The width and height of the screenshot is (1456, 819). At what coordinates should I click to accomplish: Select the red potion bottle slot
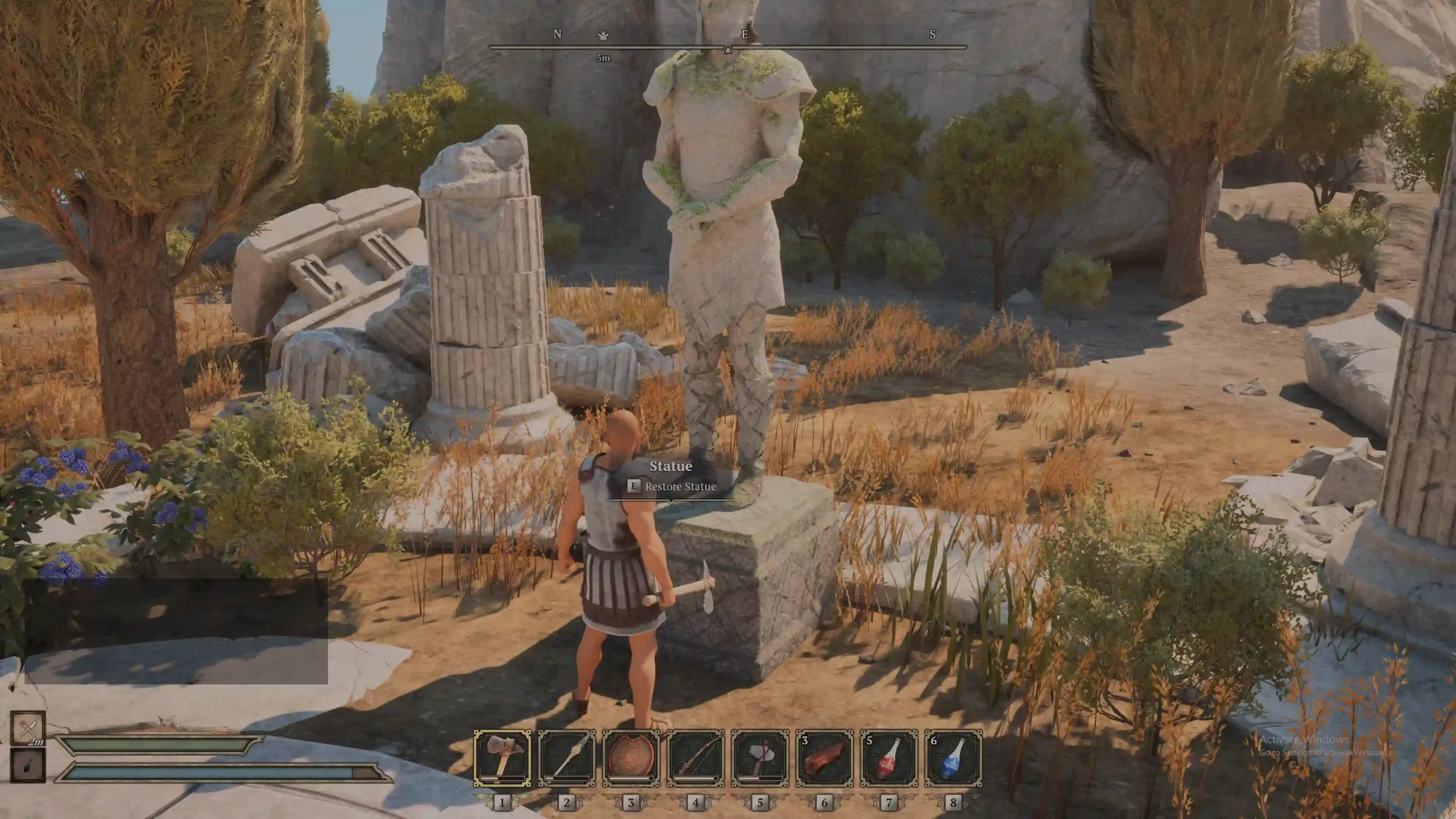coord(889,758)
